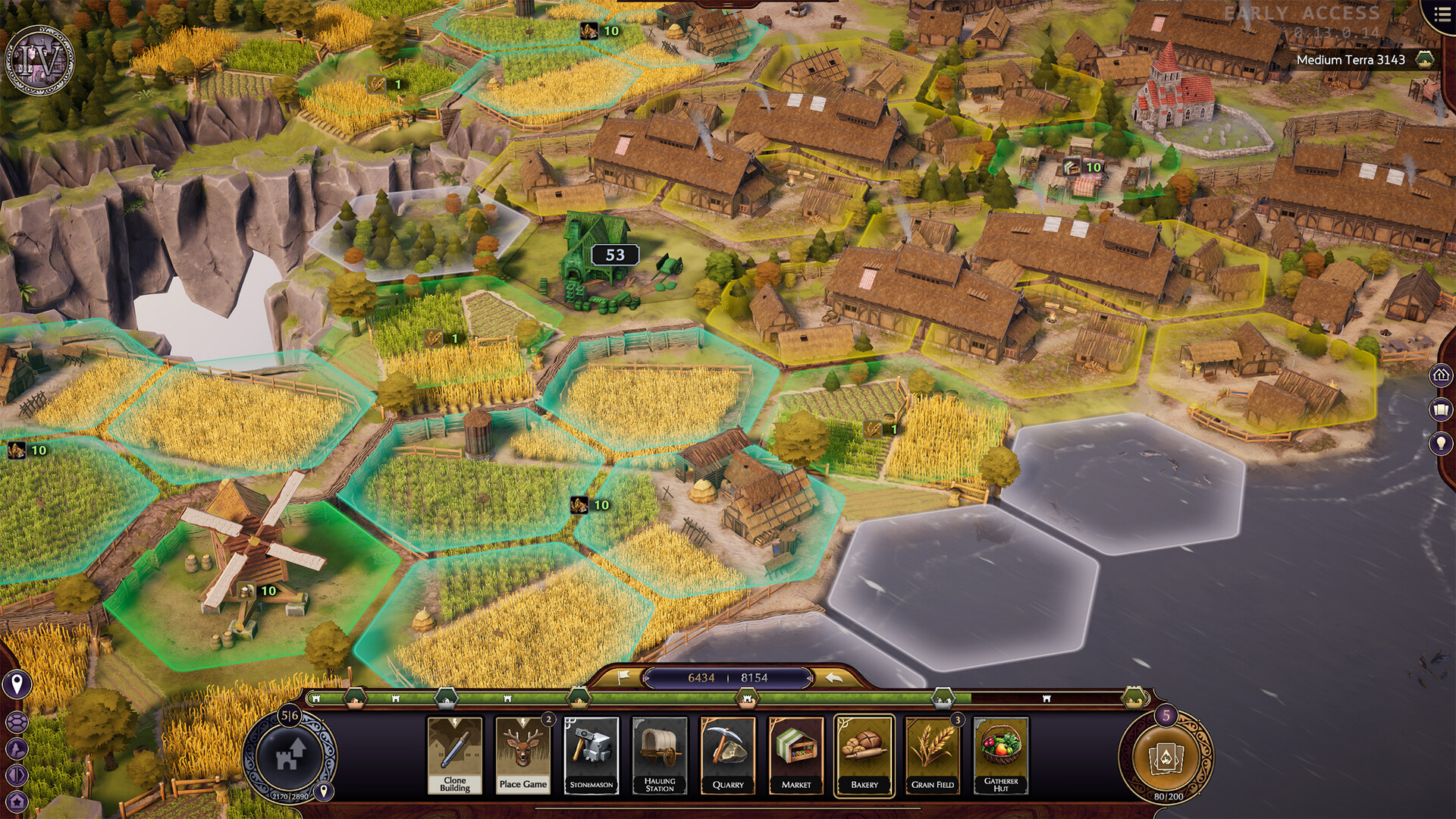Choose the Quarry card
The height and width of the screenshot is (819, 1456).
728,755
